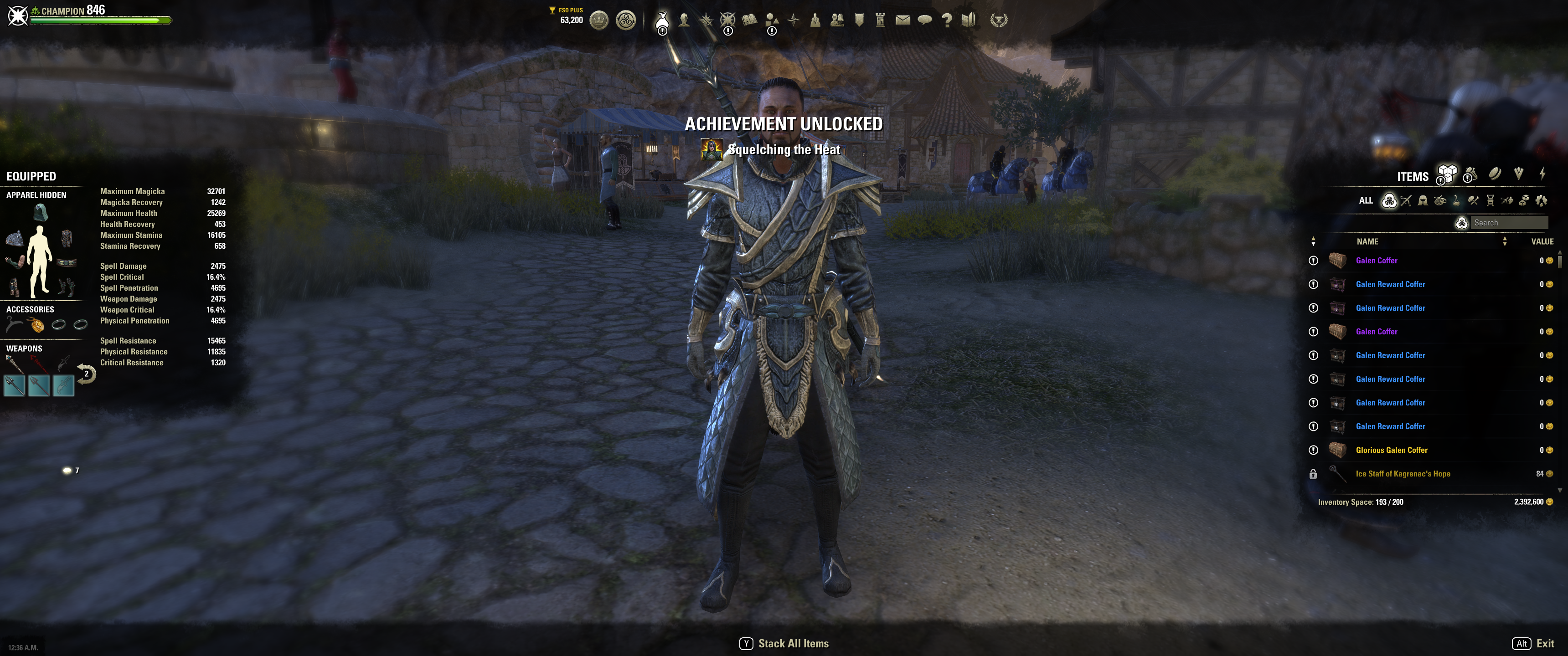Open the journal book icon

[749, 20]
